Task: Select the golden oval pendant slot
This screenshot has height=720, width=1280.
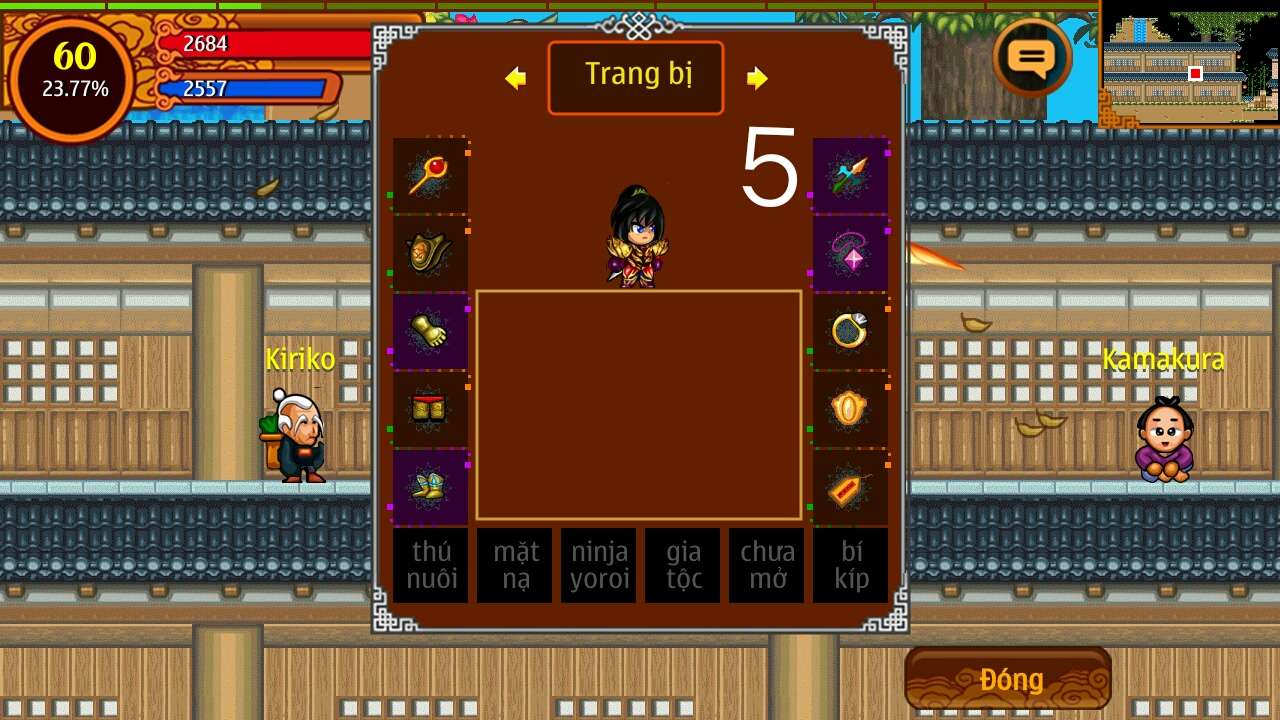Action: pos(850,409)
